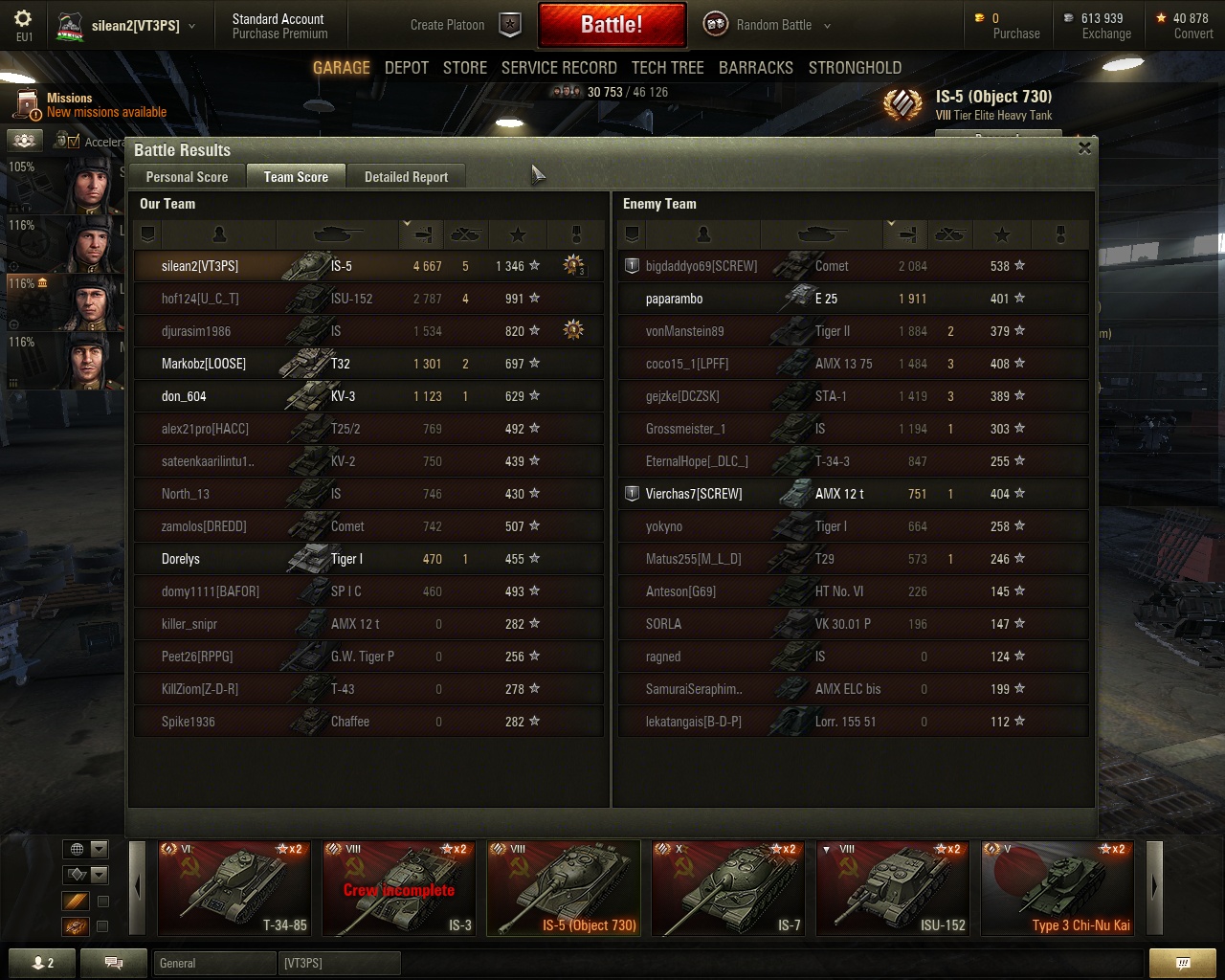Go to the Store
The width and height of the screenshot is (1225, 980).
(464, 68)
